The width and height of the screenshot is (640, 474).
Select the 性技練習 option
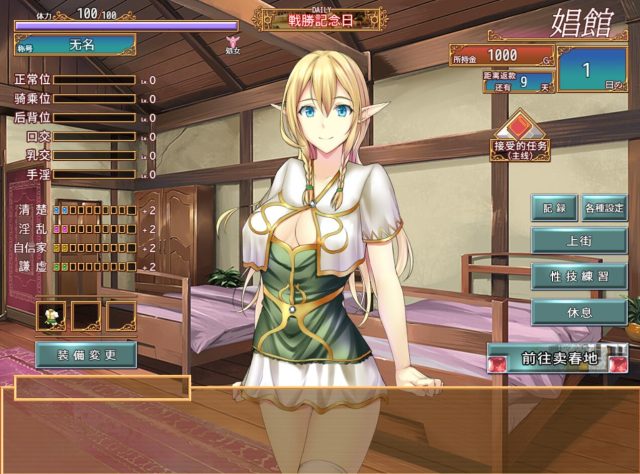[x=579, y=276]
